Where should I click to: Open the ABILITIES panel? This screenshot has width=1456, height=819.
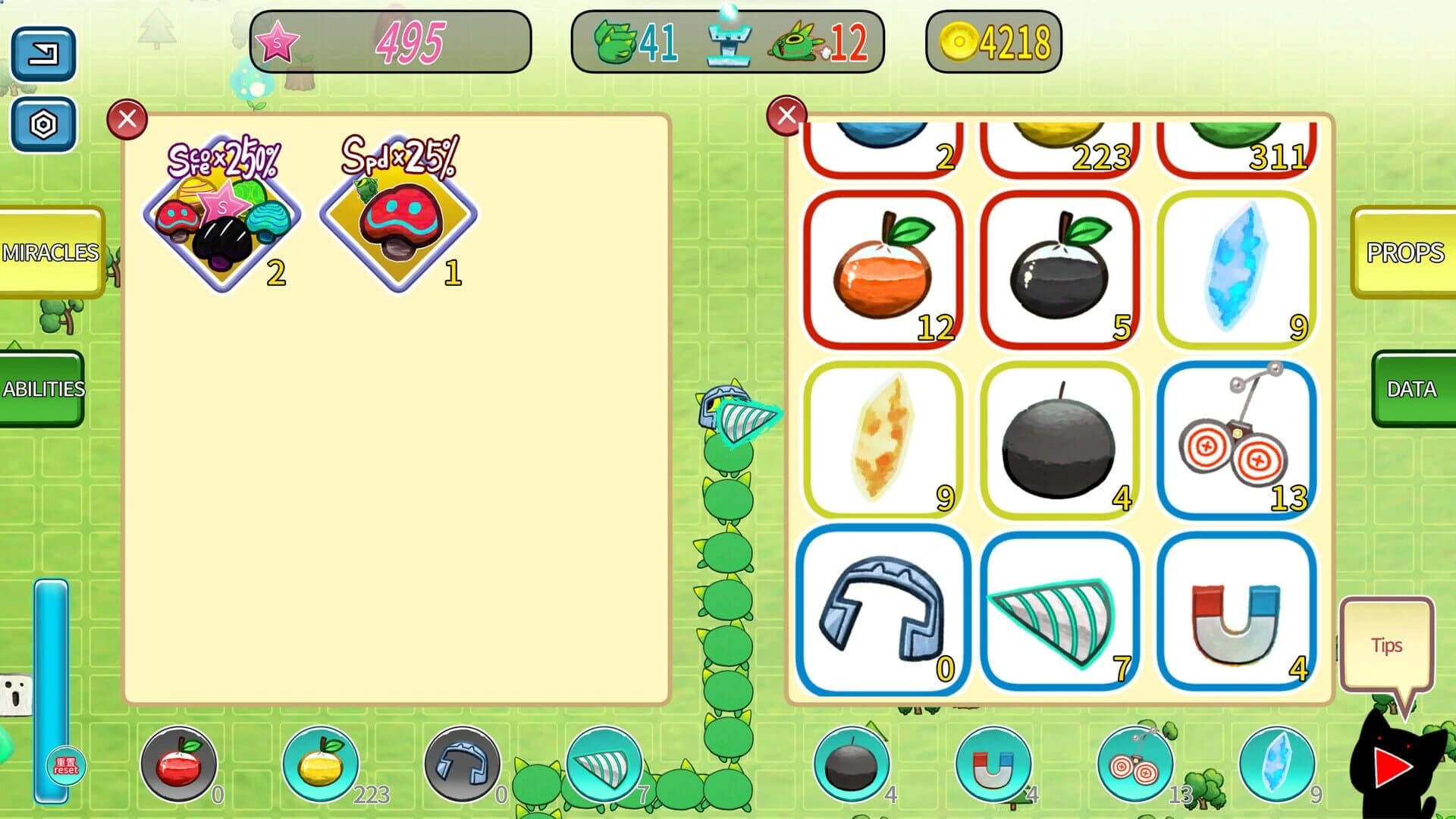coord(43,389)
